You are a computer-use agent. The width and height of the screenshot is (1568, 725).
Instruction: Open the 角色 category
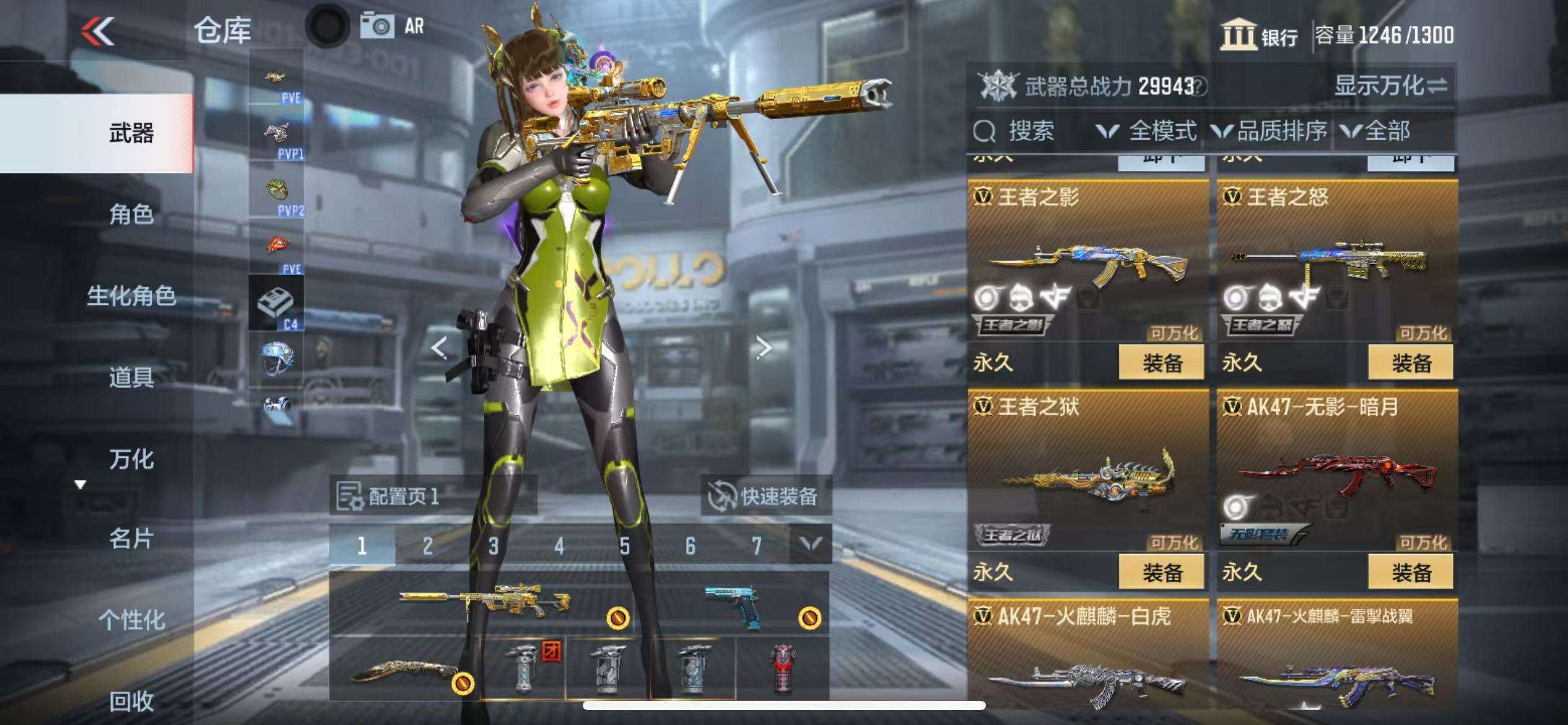(x=131, y=214)
